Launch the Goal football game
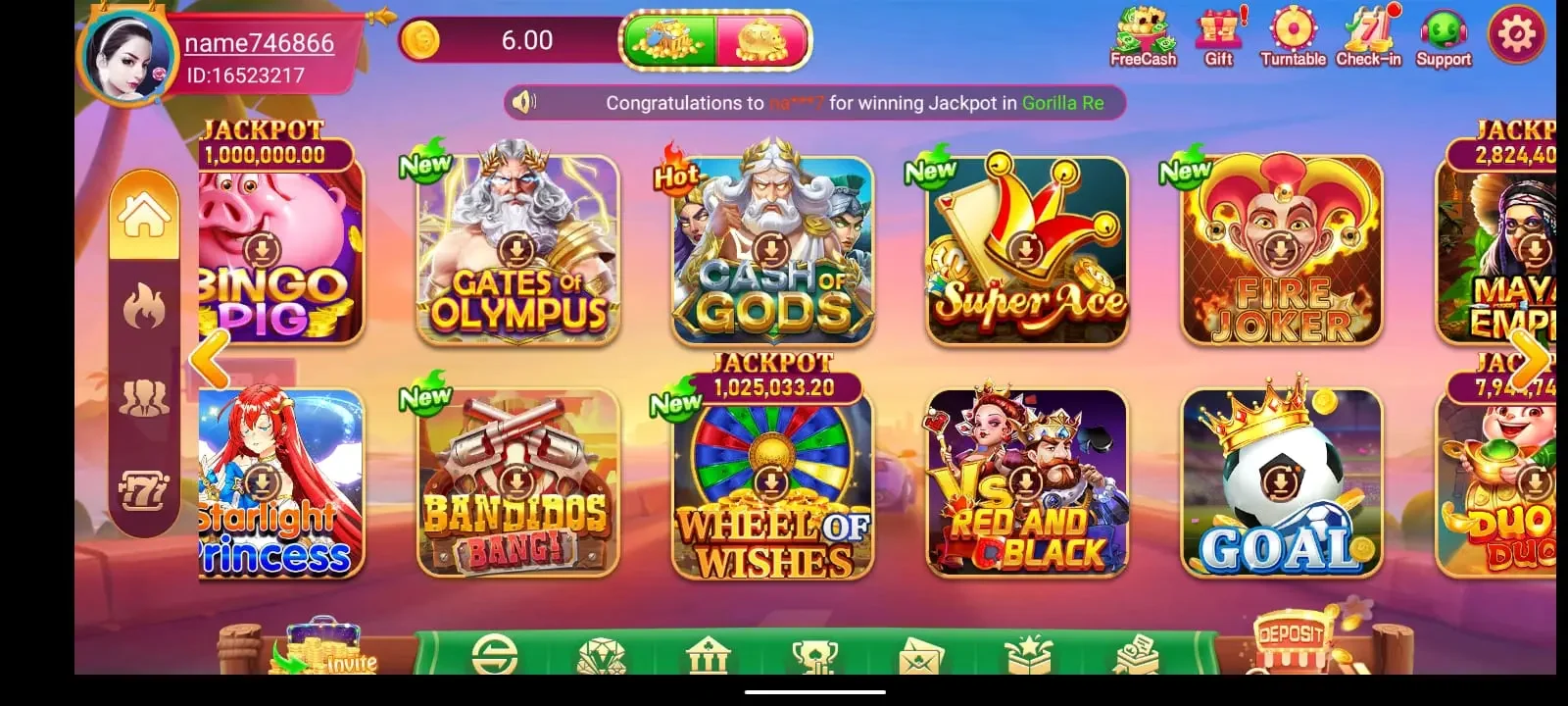Image resolution: width=1568 pixels, height=706 pixels. click(1281, 483)
